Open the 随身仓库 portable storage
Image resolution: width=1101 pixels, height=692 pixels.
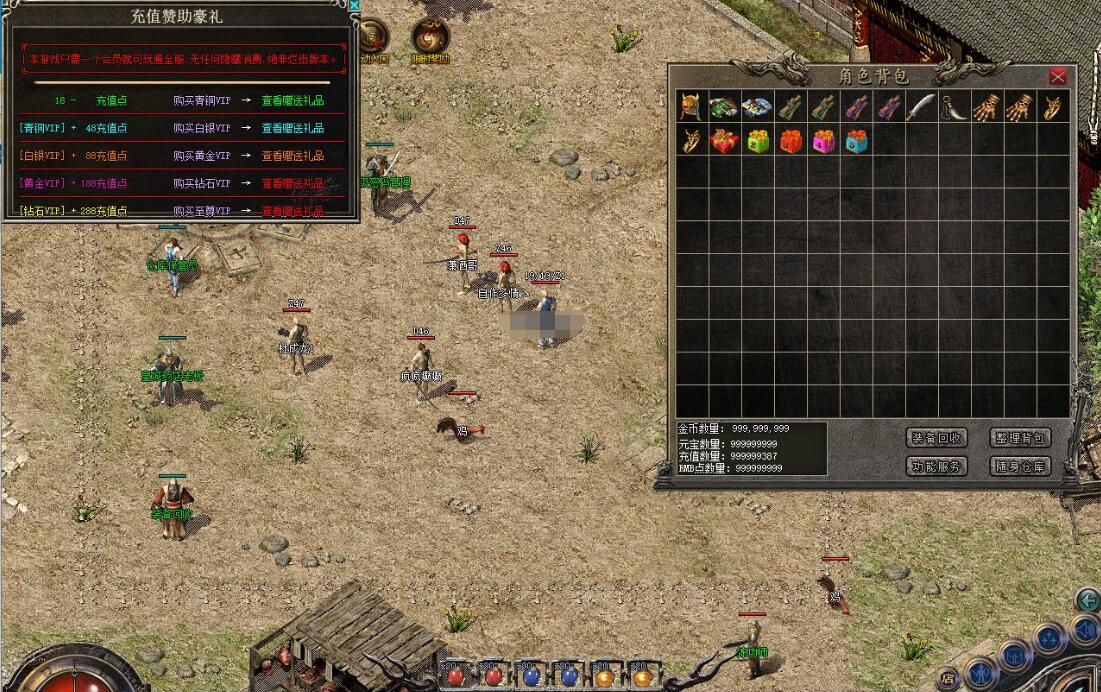tap(1020, 466)
